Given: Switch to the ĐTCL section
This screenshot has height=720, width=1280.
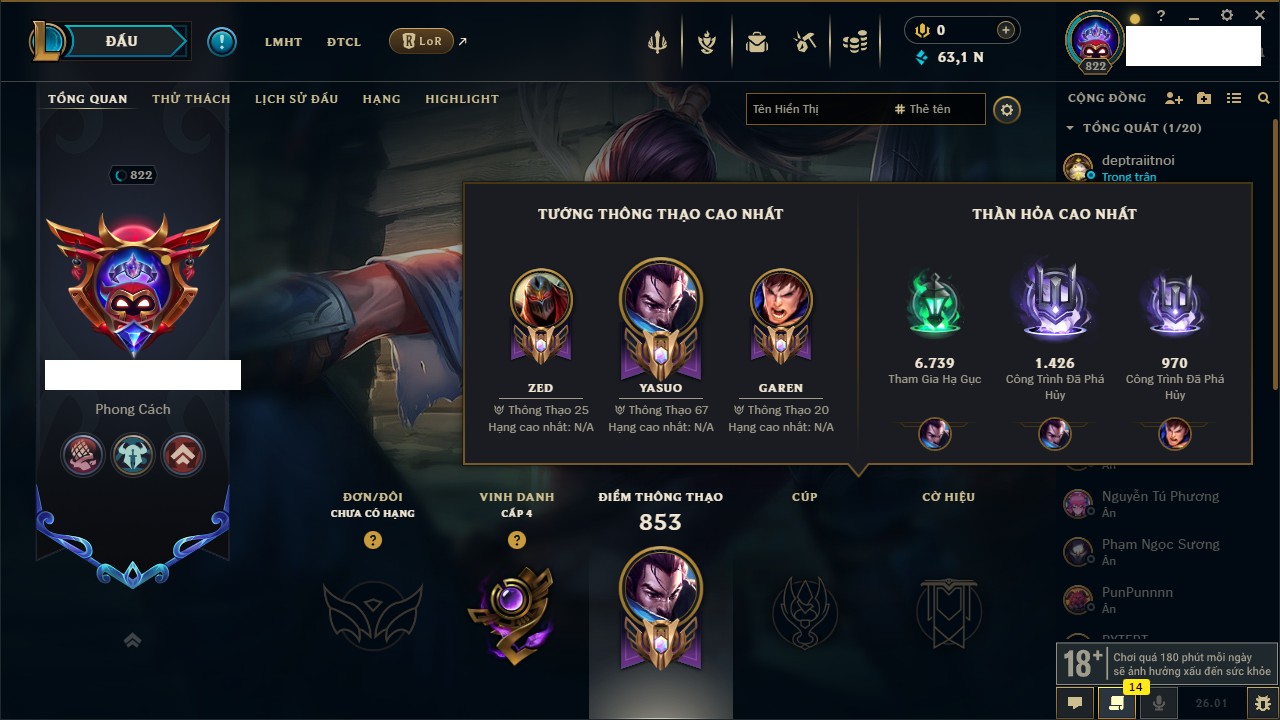Looking at the screenshot, I should [x=344, y=42].
